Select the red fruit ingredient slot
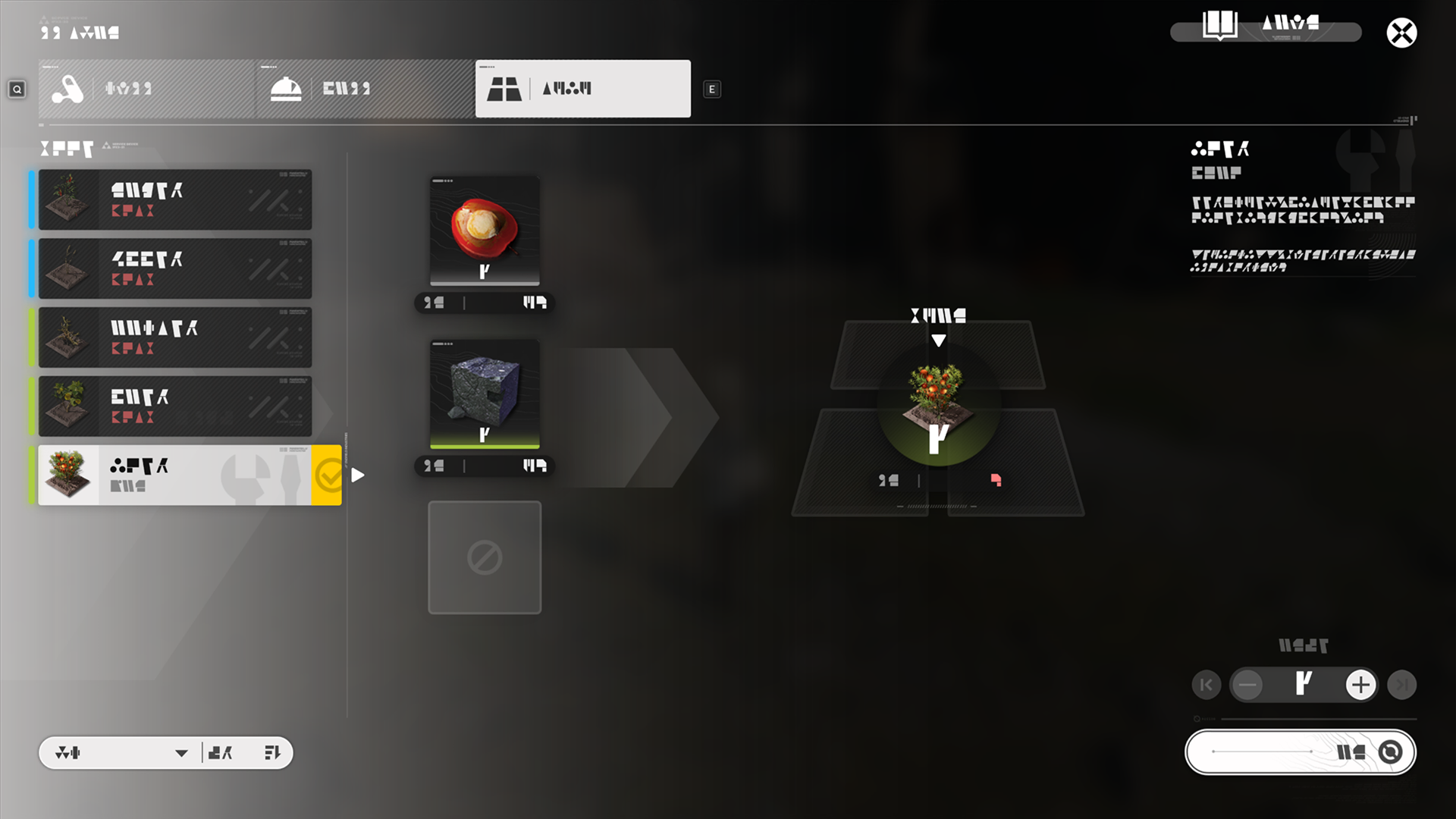Viewport: 1456px width, 819px height. (x=485, y=231)
